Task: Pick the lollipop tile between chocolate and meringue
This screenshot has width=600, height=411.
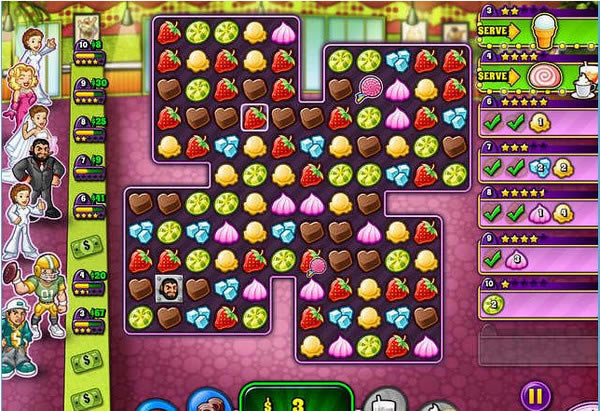Action: [x=369, y=89]
